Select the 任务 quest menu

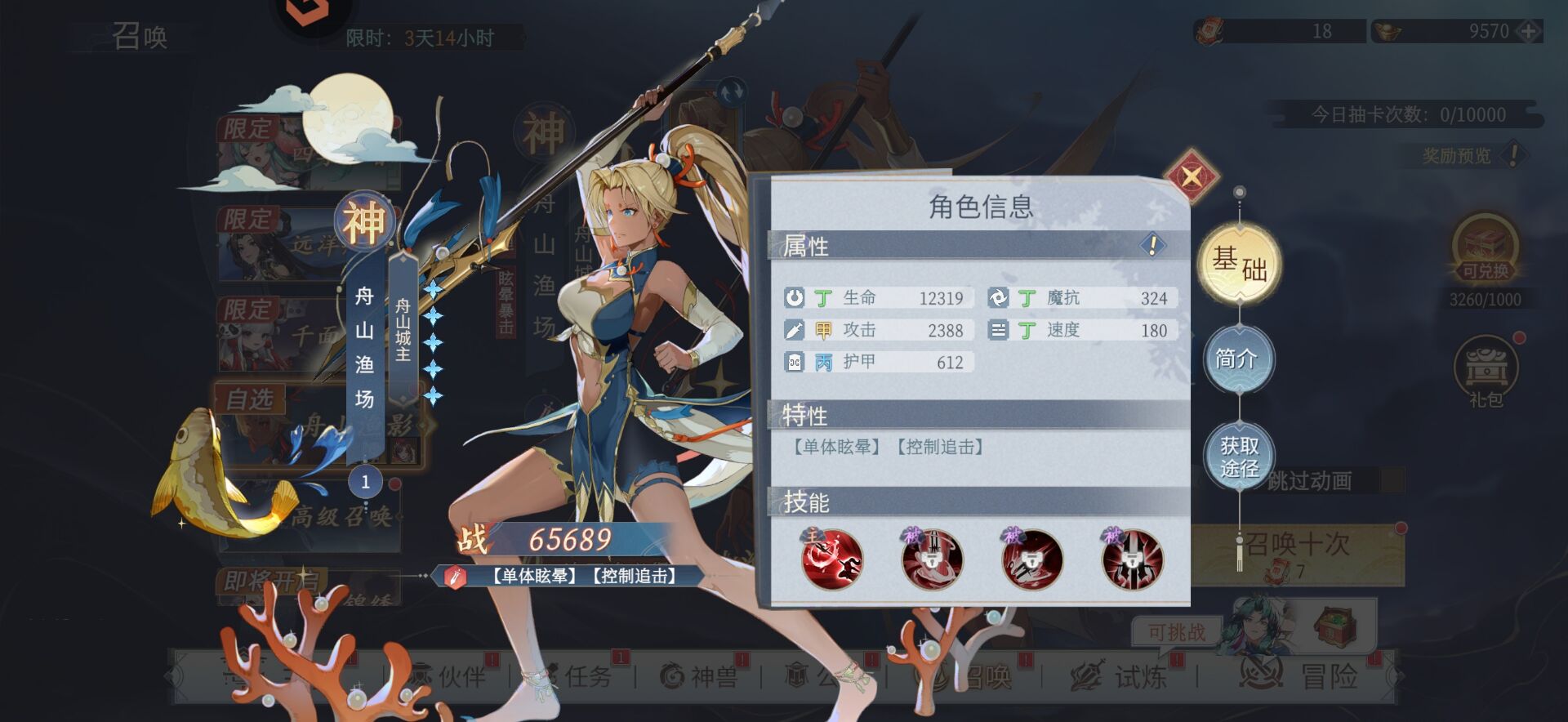[577, 675]
